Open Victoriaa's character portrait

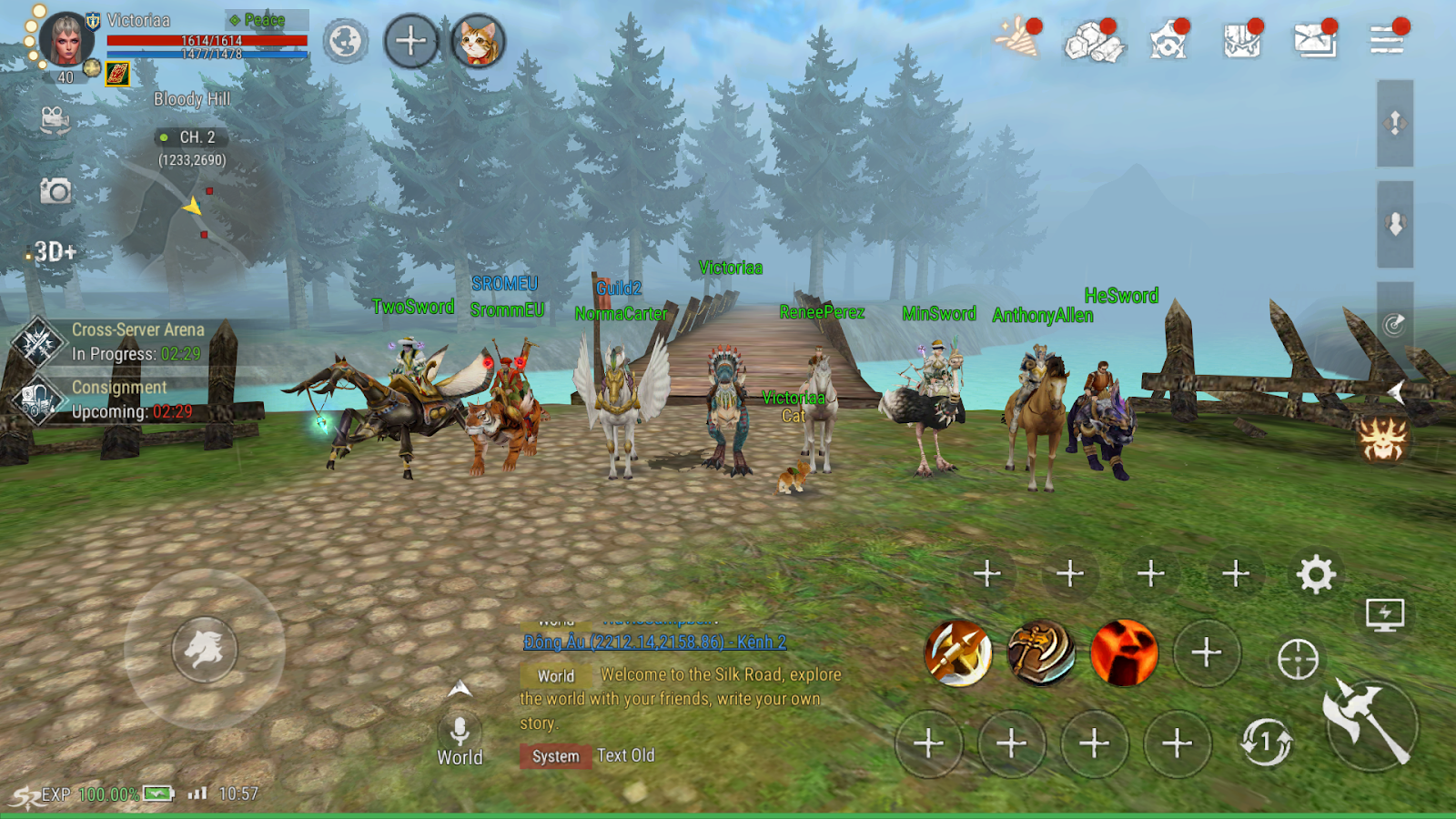click(x=66, y=40)
